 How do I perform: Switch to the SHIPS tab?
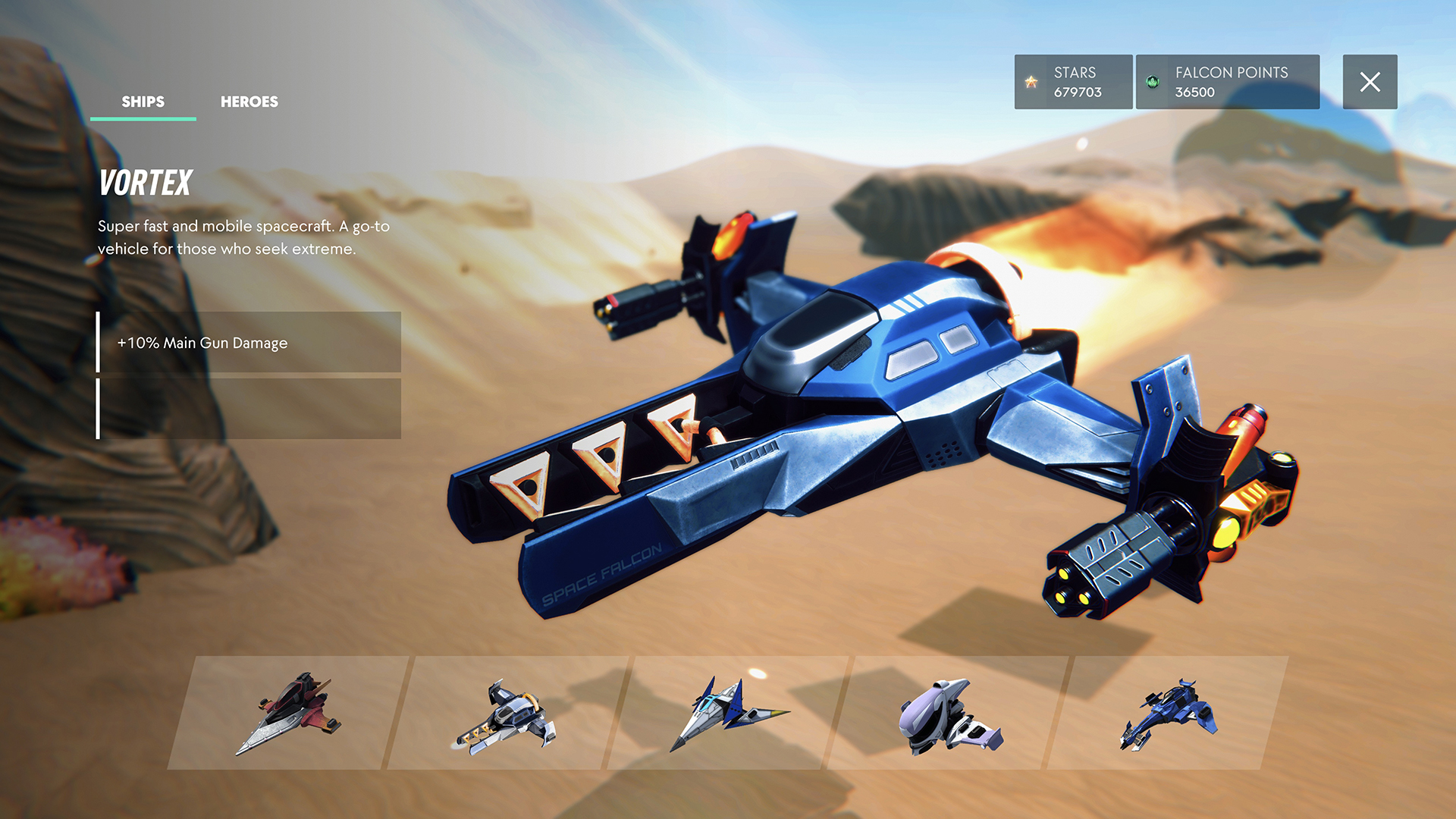pyautogui.click(x=143, y=101)
